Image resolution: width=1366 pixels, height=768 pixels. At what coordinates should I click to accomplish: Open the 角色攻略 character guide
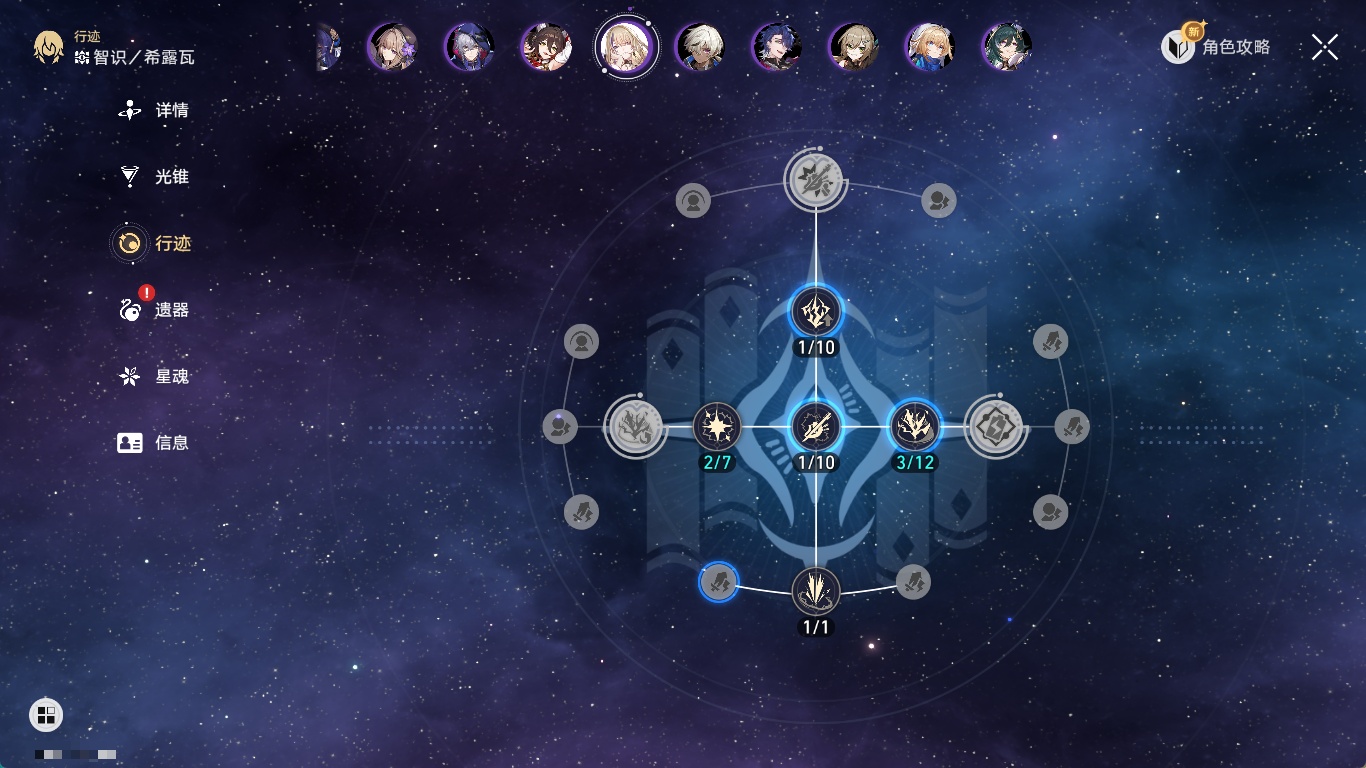click(x=1216, y=47)
